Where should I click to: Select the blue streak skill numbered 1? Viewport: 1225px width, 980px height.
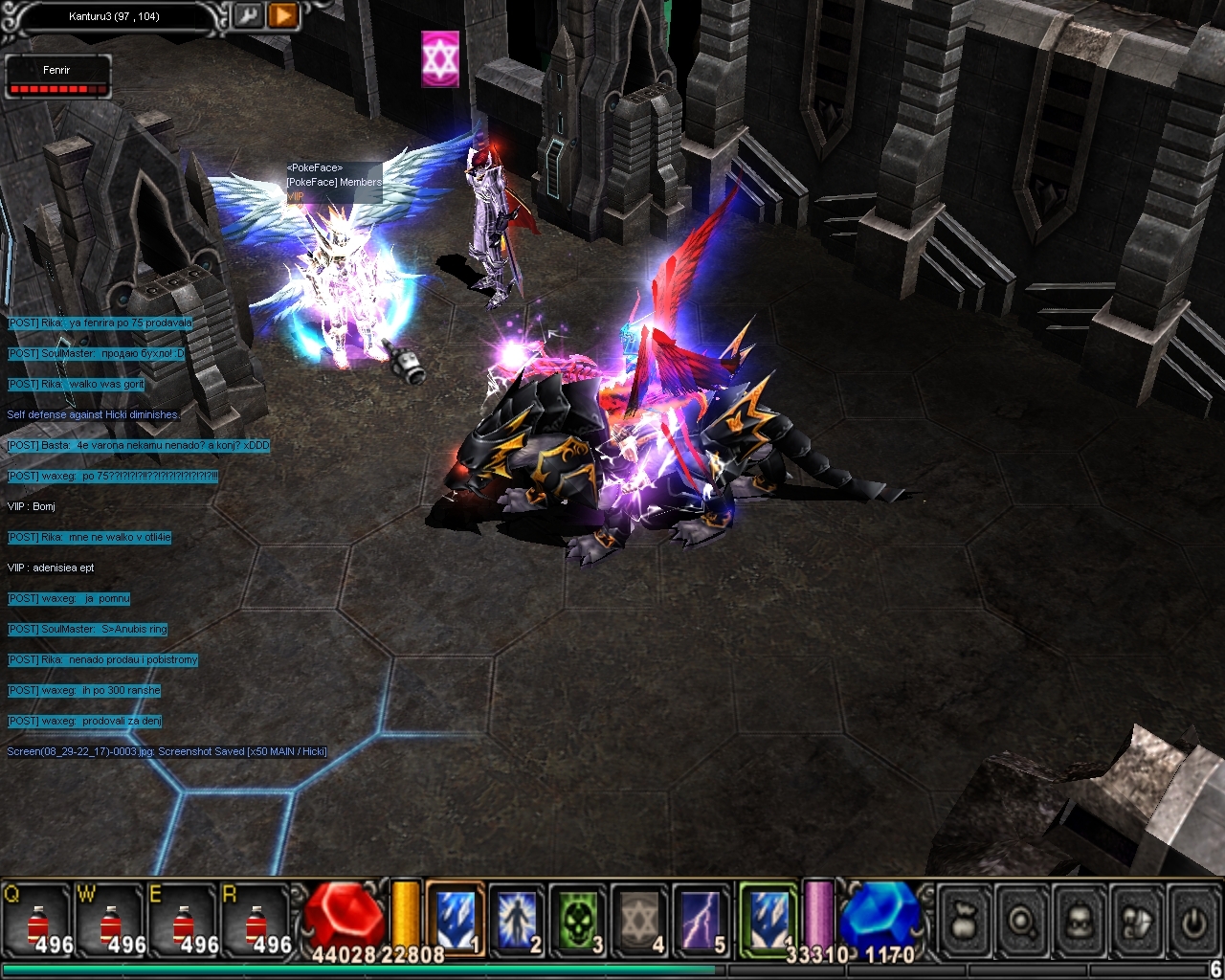456,919
